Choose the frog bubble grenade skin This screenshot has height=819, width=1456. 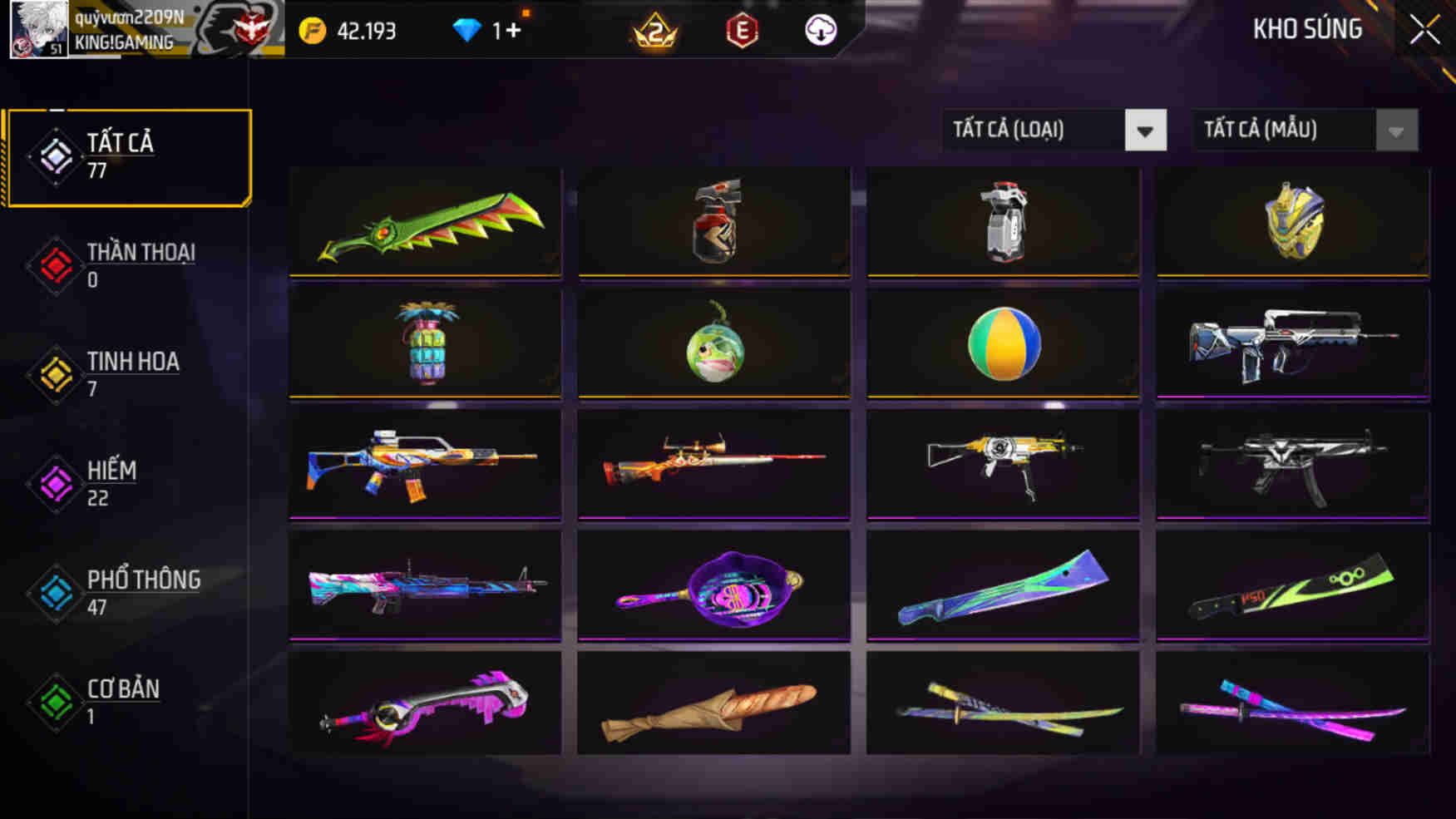pyautogui.click(x=714, y=343)
